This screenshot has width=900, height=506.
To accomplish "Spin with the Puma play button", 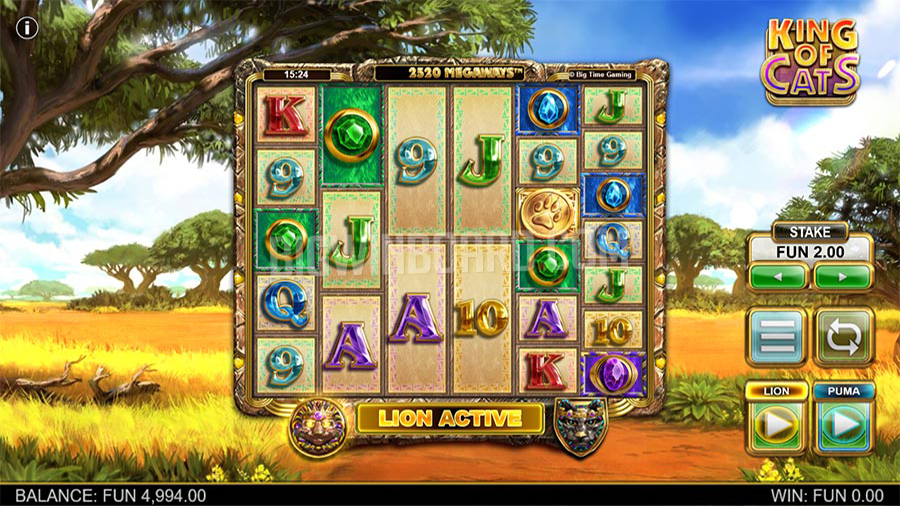I will [843, 425].
